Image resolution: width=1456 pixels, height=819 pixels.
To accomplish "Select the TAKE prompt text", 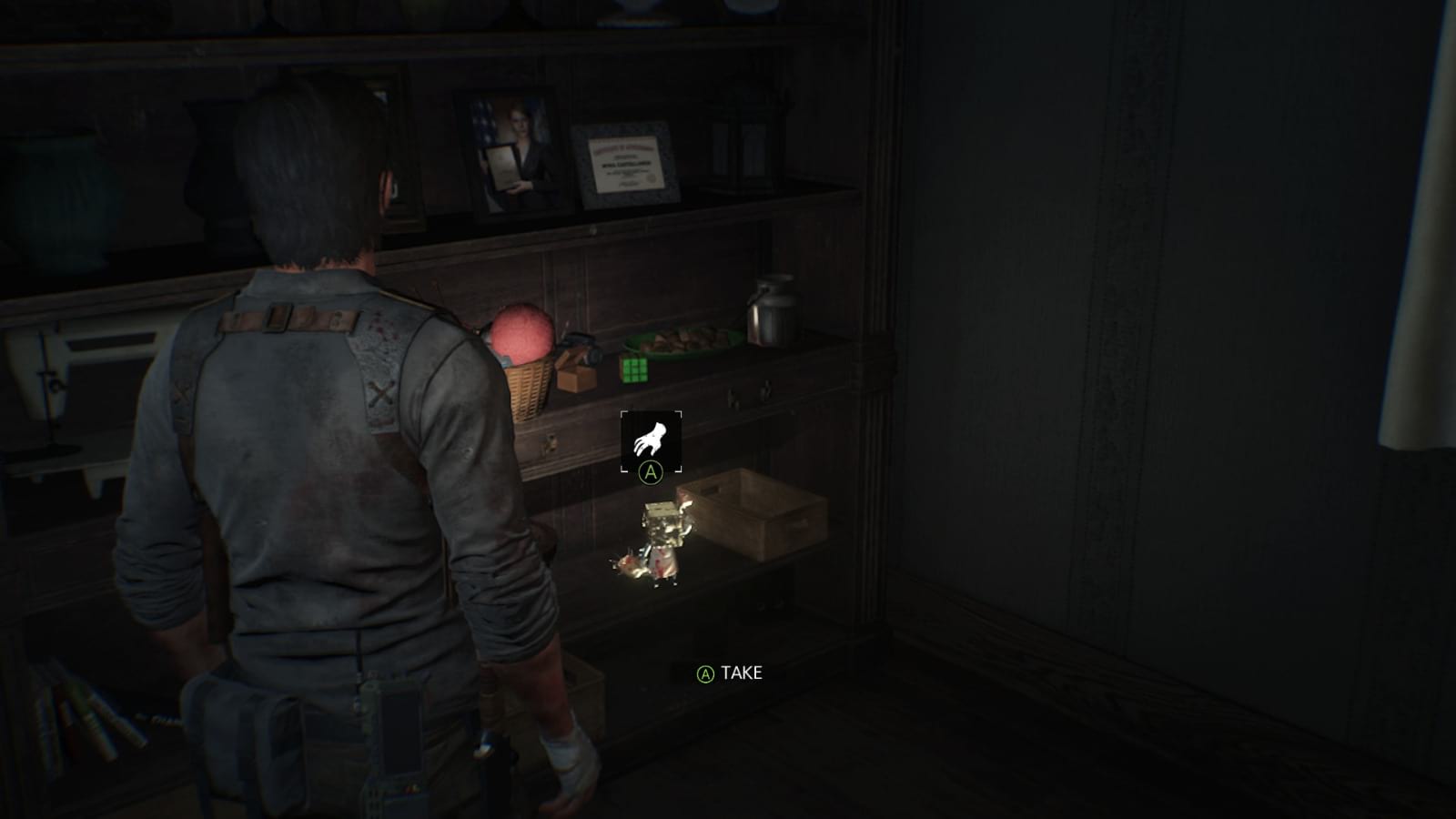I will point(739,674).
